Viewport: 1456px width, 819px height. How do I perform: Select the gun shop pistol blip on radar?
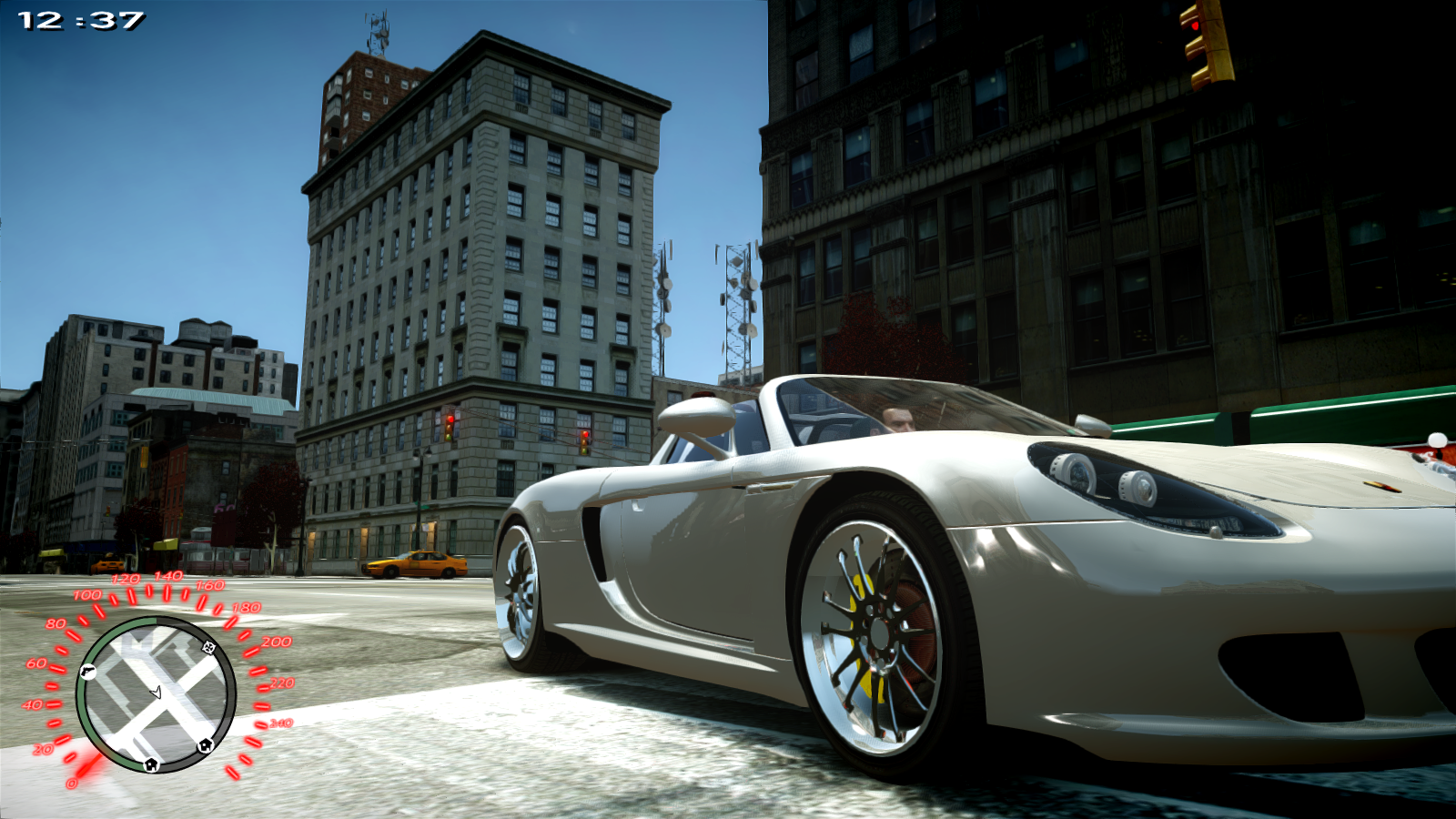click(x=88, y=672)
